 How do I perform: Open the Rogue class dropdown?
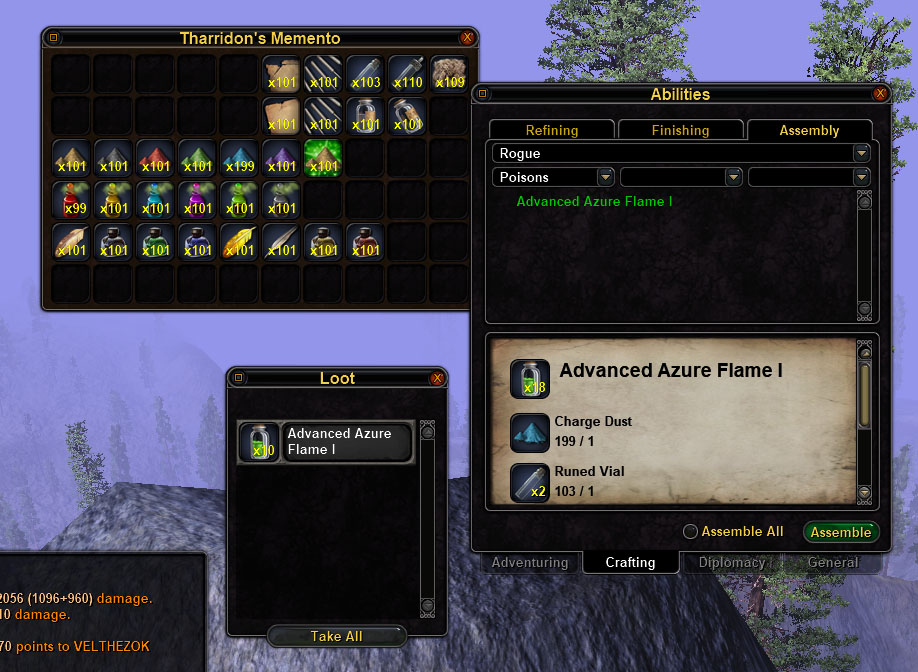[861, 154]
